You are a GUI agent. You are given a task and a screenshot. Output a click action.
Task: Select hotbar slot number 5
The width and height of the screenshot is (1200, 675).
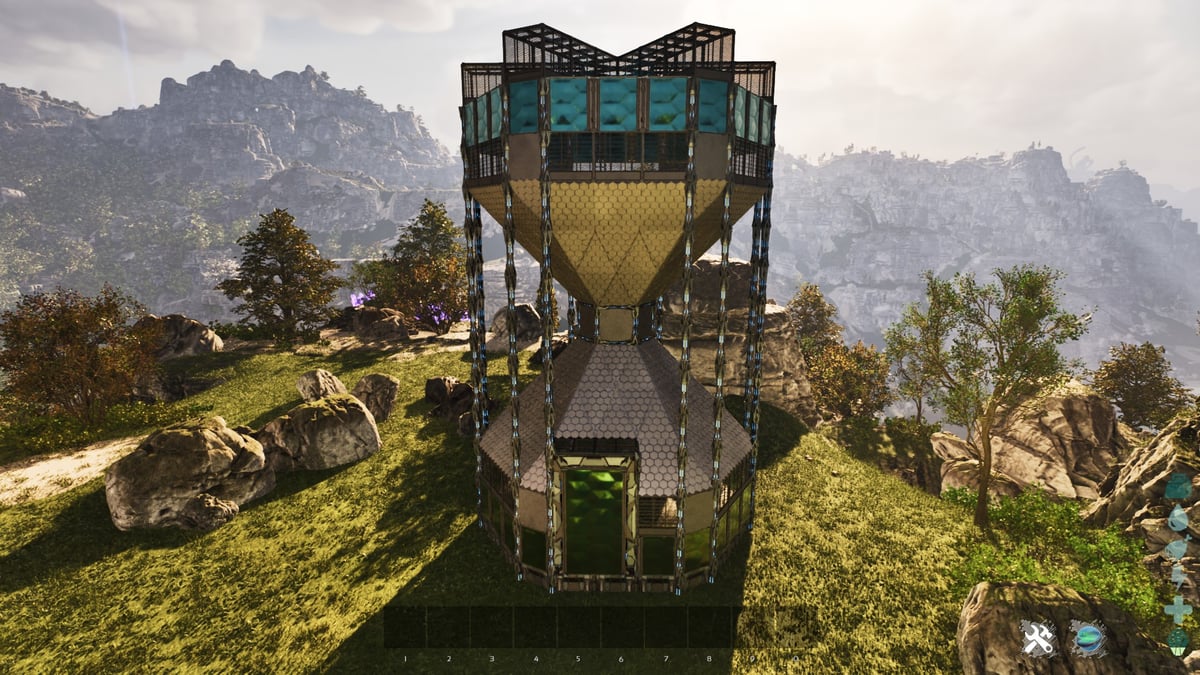pyautogui.click(x=578, y=627)
